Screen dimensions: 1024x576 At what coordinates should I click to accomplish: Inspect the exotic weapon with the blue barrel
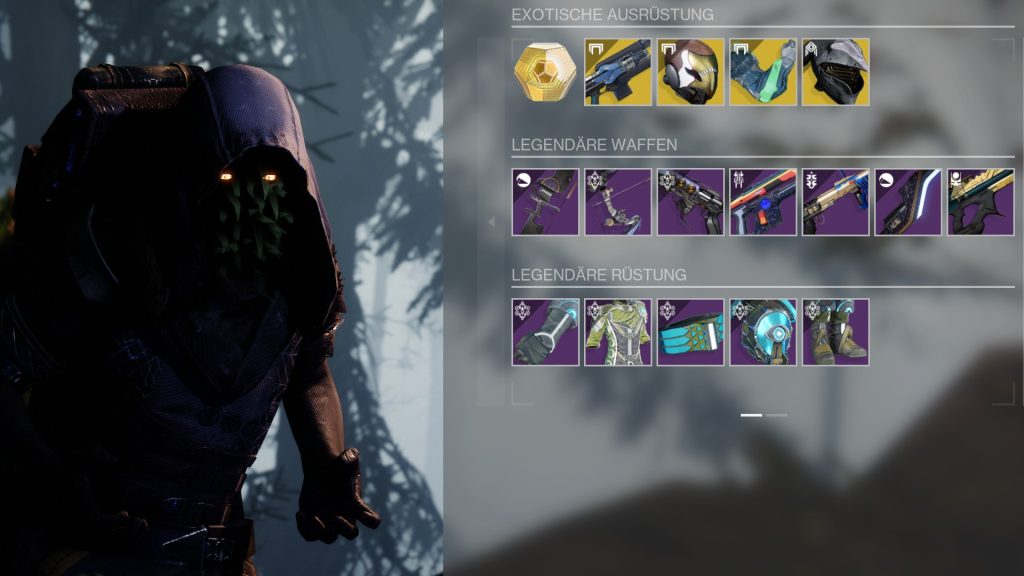tap(618, 72)
